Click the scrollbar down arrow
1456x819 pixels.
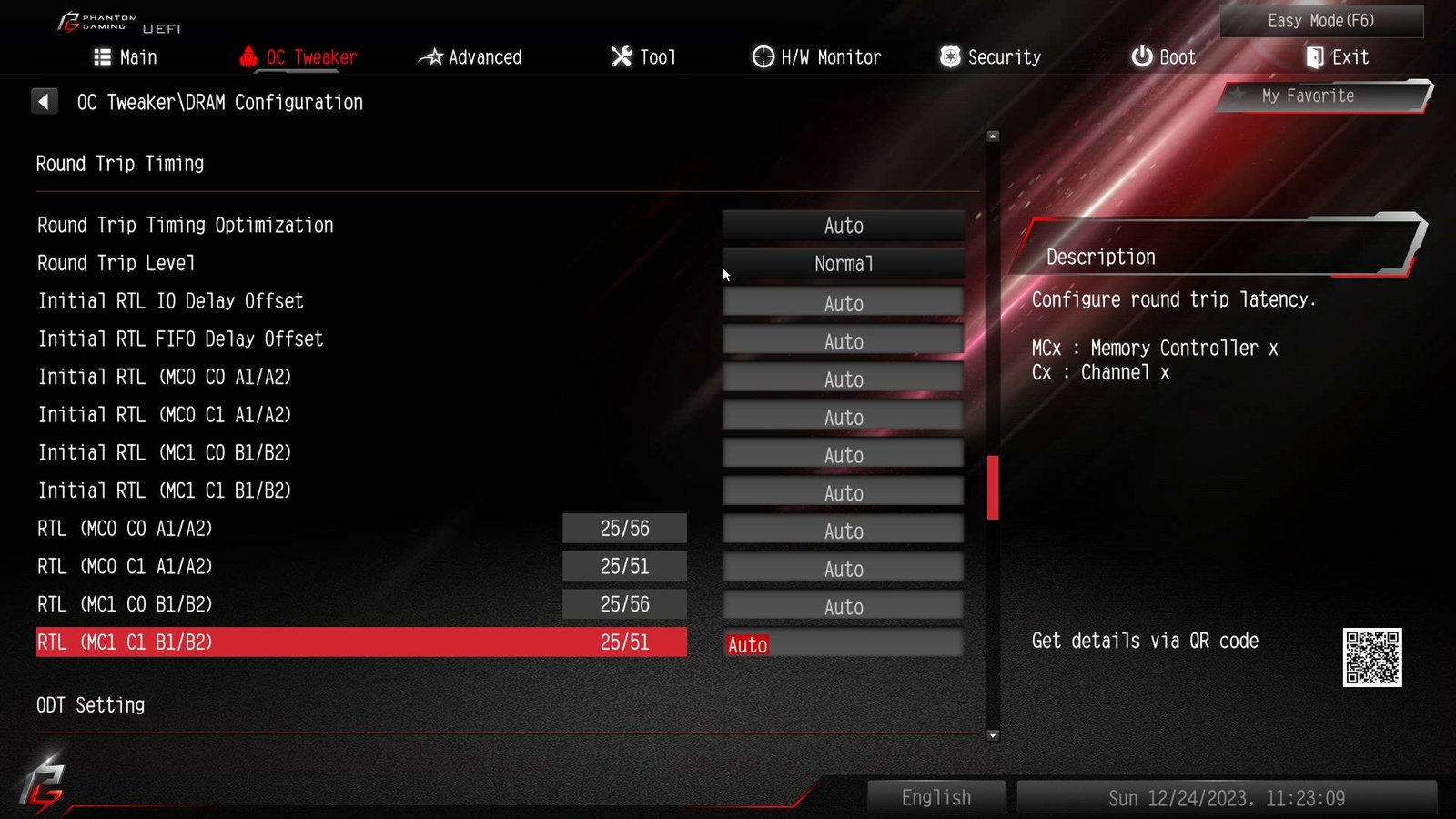pyautogui.click(x=993, y=735)
